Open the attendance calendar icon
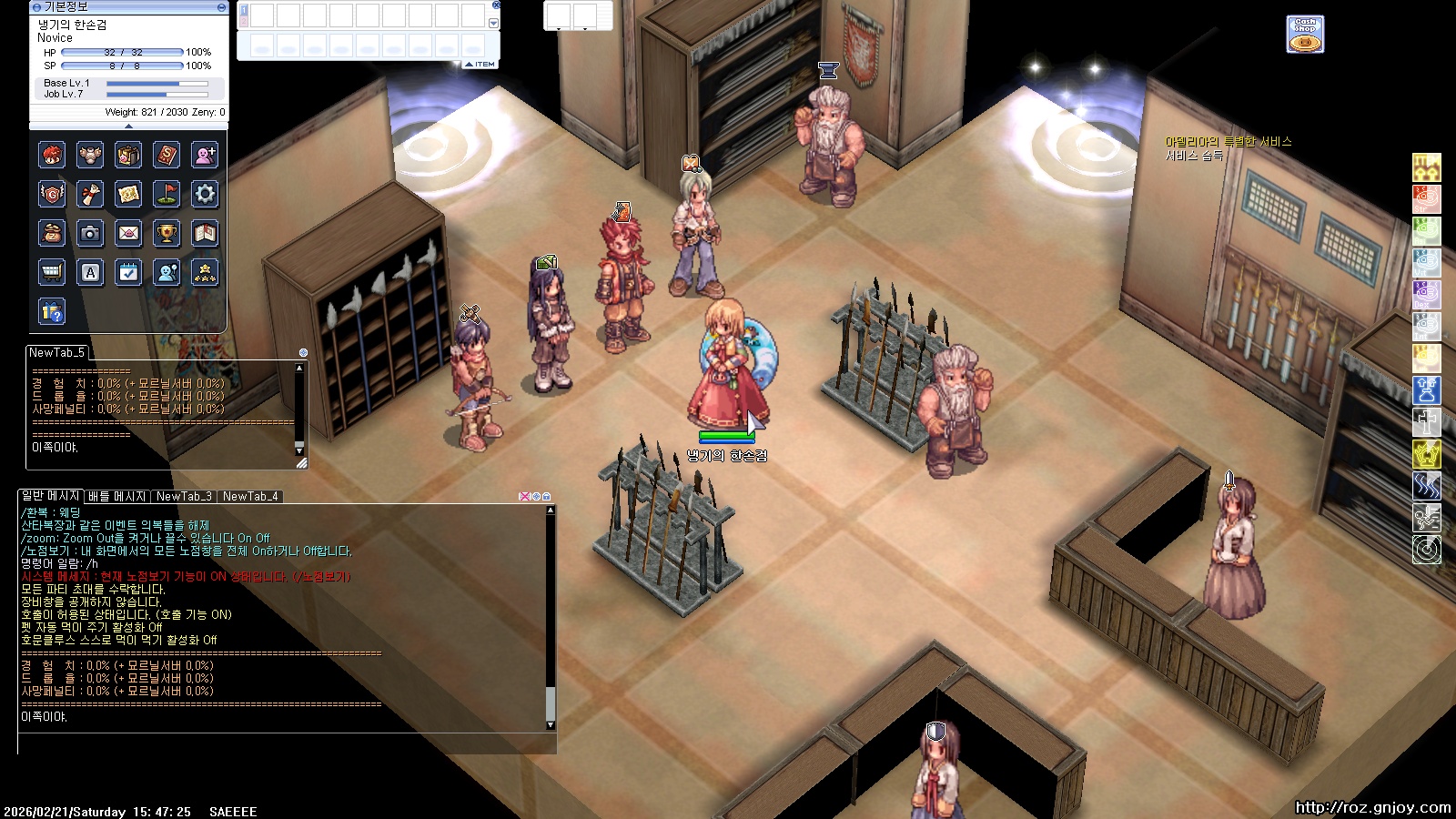 [128, 272]
